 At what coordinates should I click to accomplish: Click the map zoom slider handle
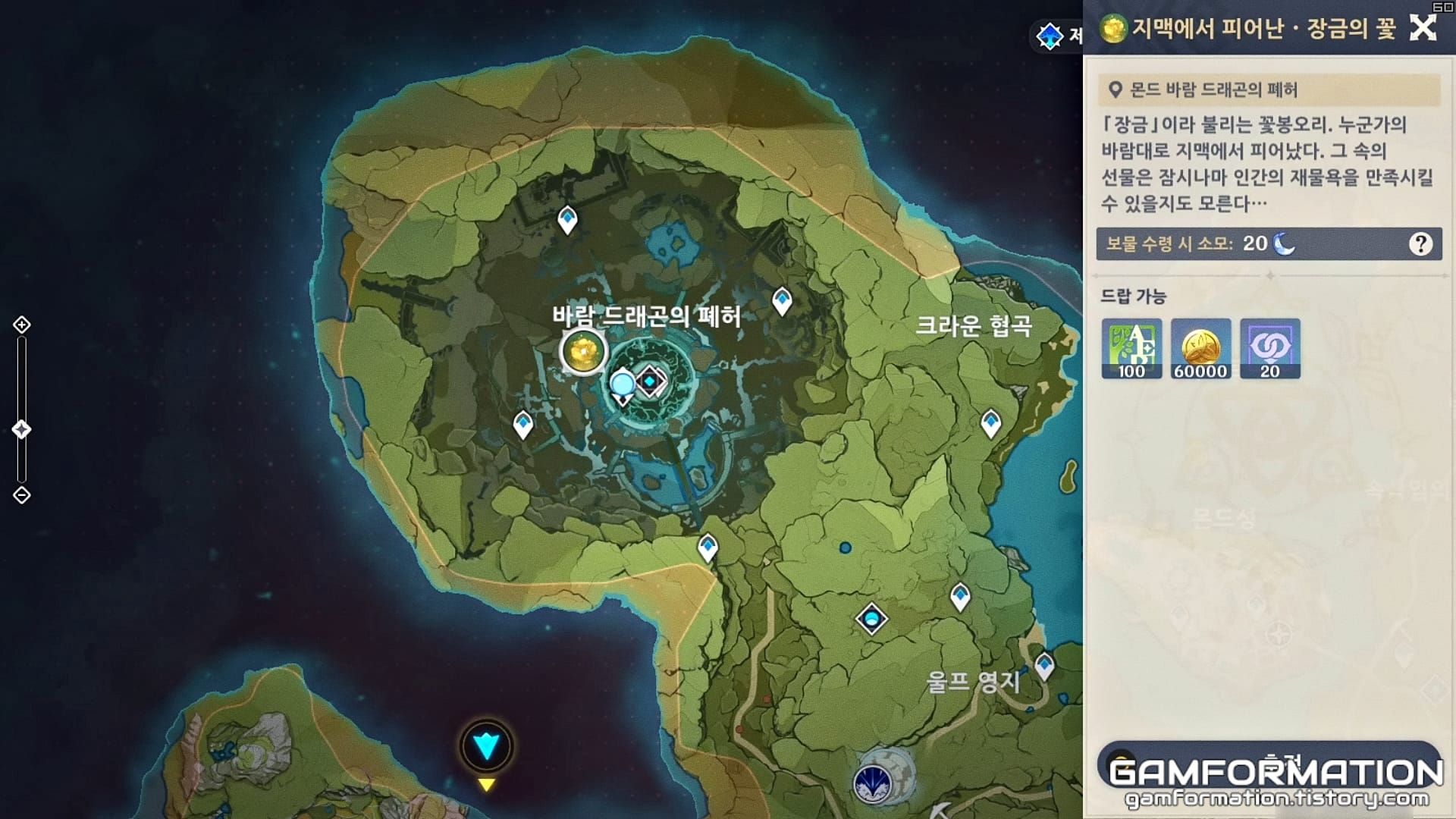pos(21,428)
